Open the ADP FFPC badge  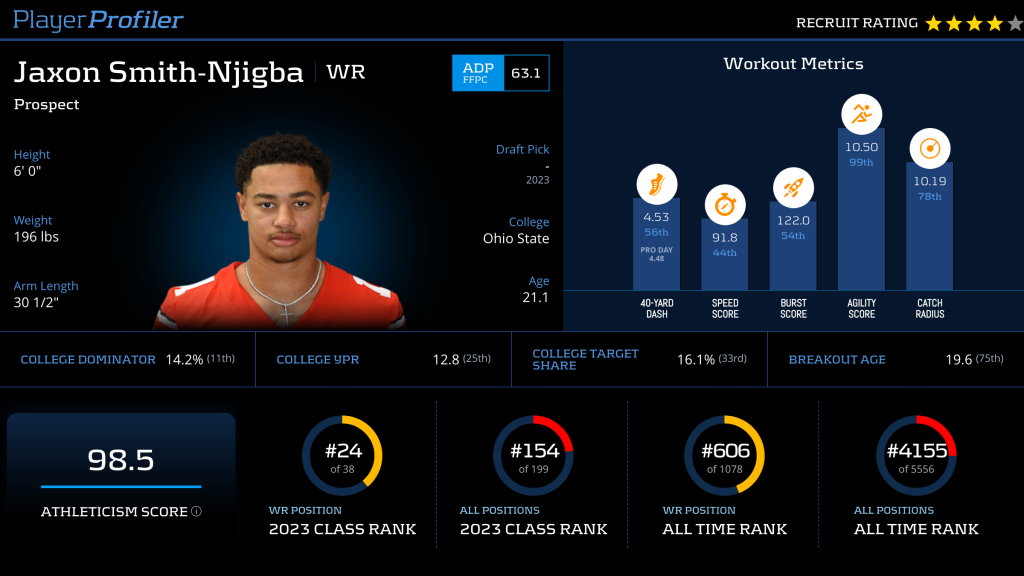coord(500,73)
